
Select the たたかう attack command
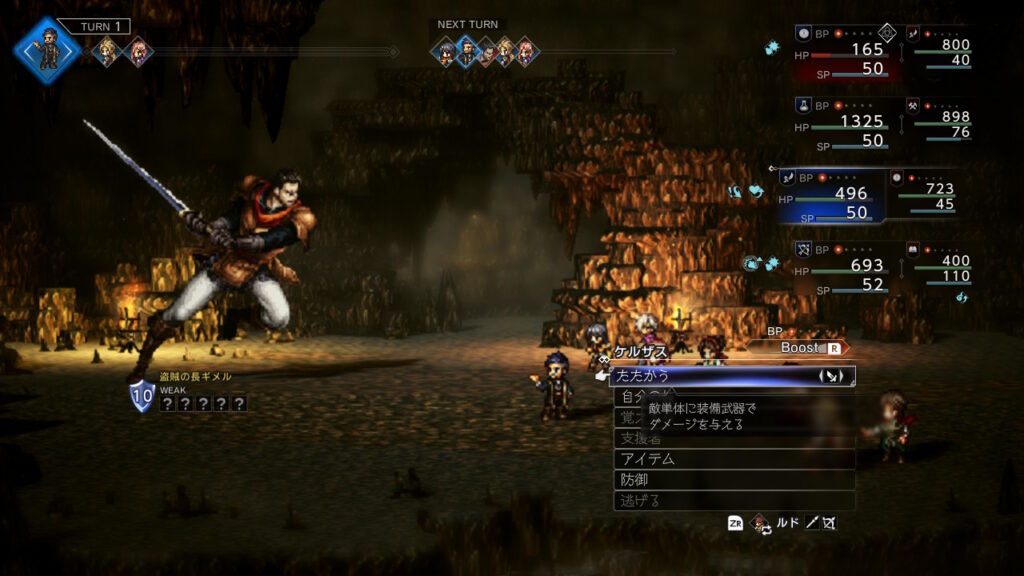[x=700, y=376]
